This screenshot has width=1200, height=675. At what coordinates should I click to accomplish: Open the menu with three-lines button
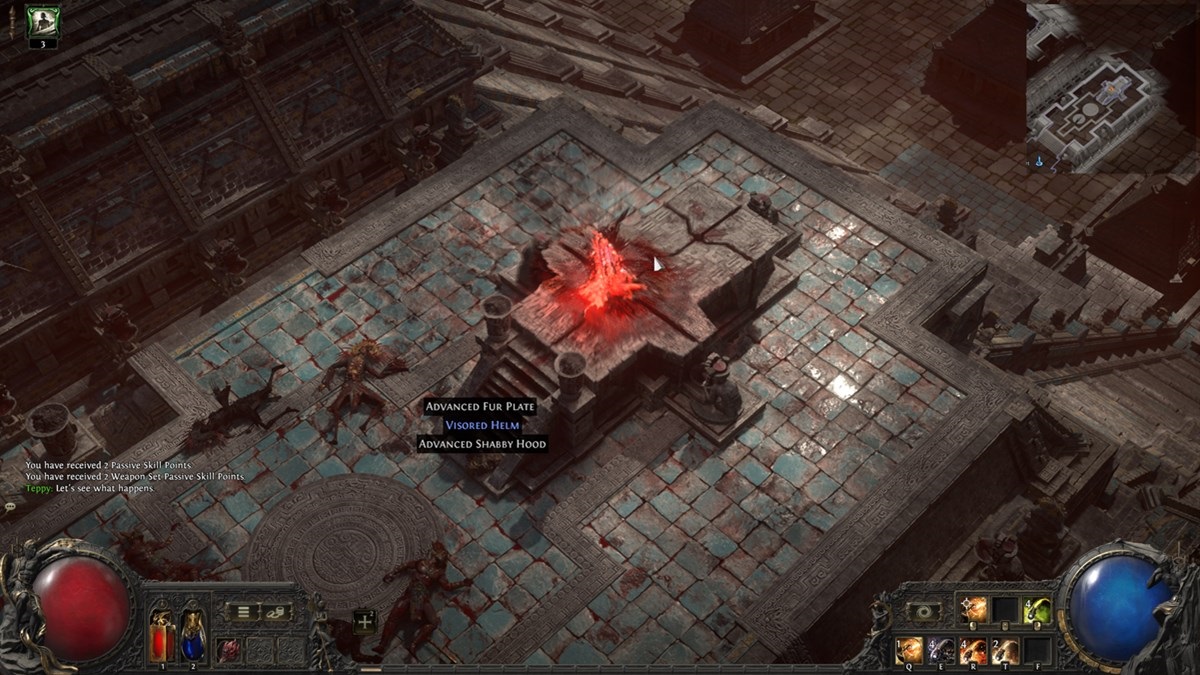pyautogui.click(x=243, y=612)
